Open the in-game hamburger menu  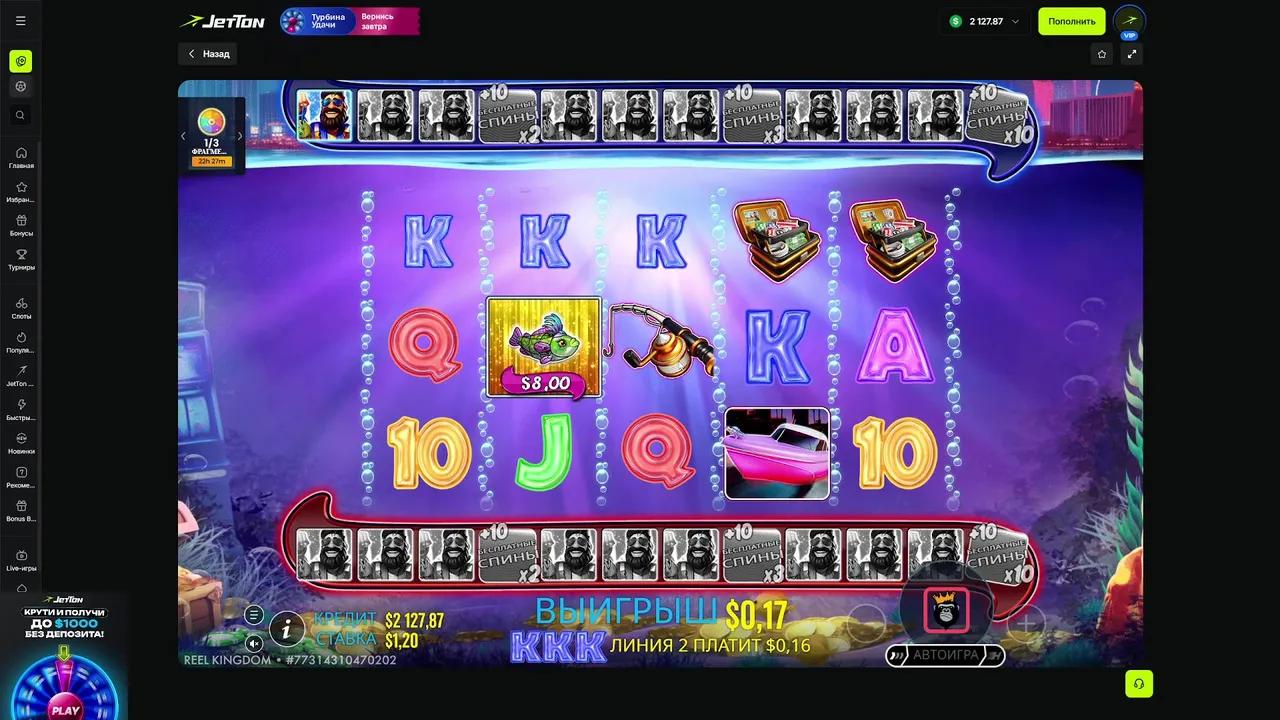click(254, 614)
